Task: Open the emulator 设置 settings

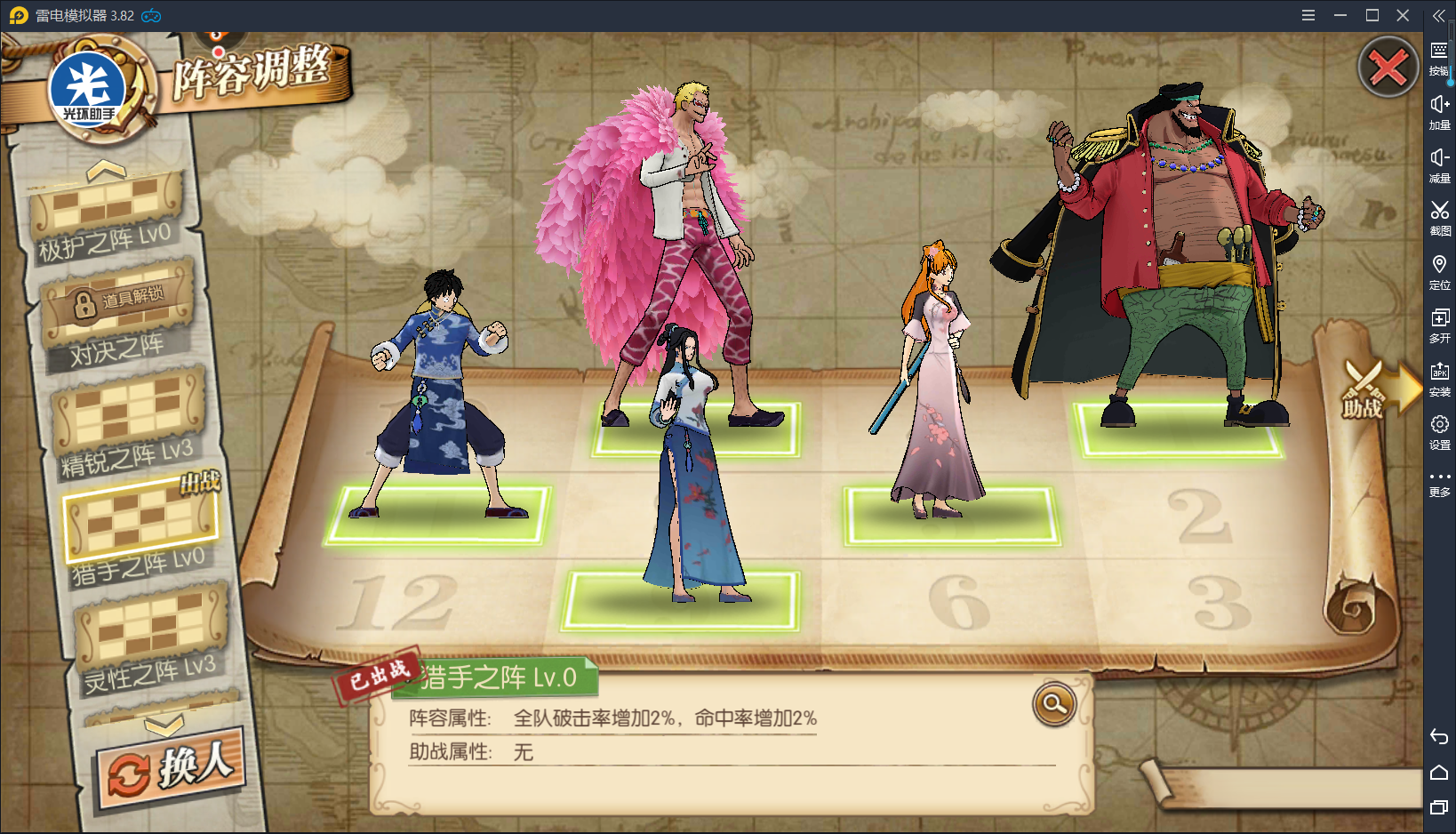Action: coord(1439,432)
